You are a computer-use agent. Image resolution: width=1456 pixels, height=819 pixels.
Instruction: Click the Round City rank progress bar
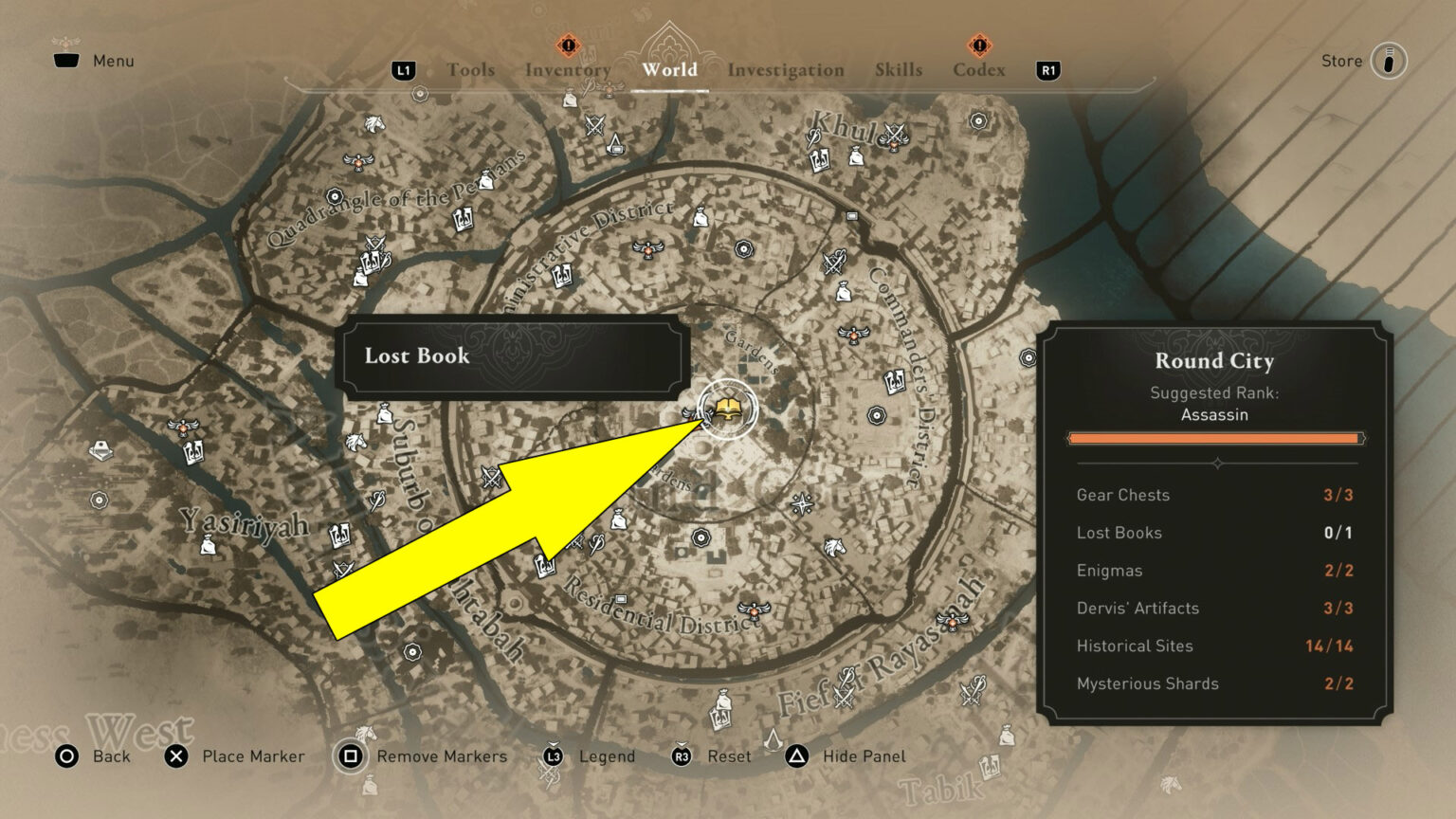[1216, 438]
